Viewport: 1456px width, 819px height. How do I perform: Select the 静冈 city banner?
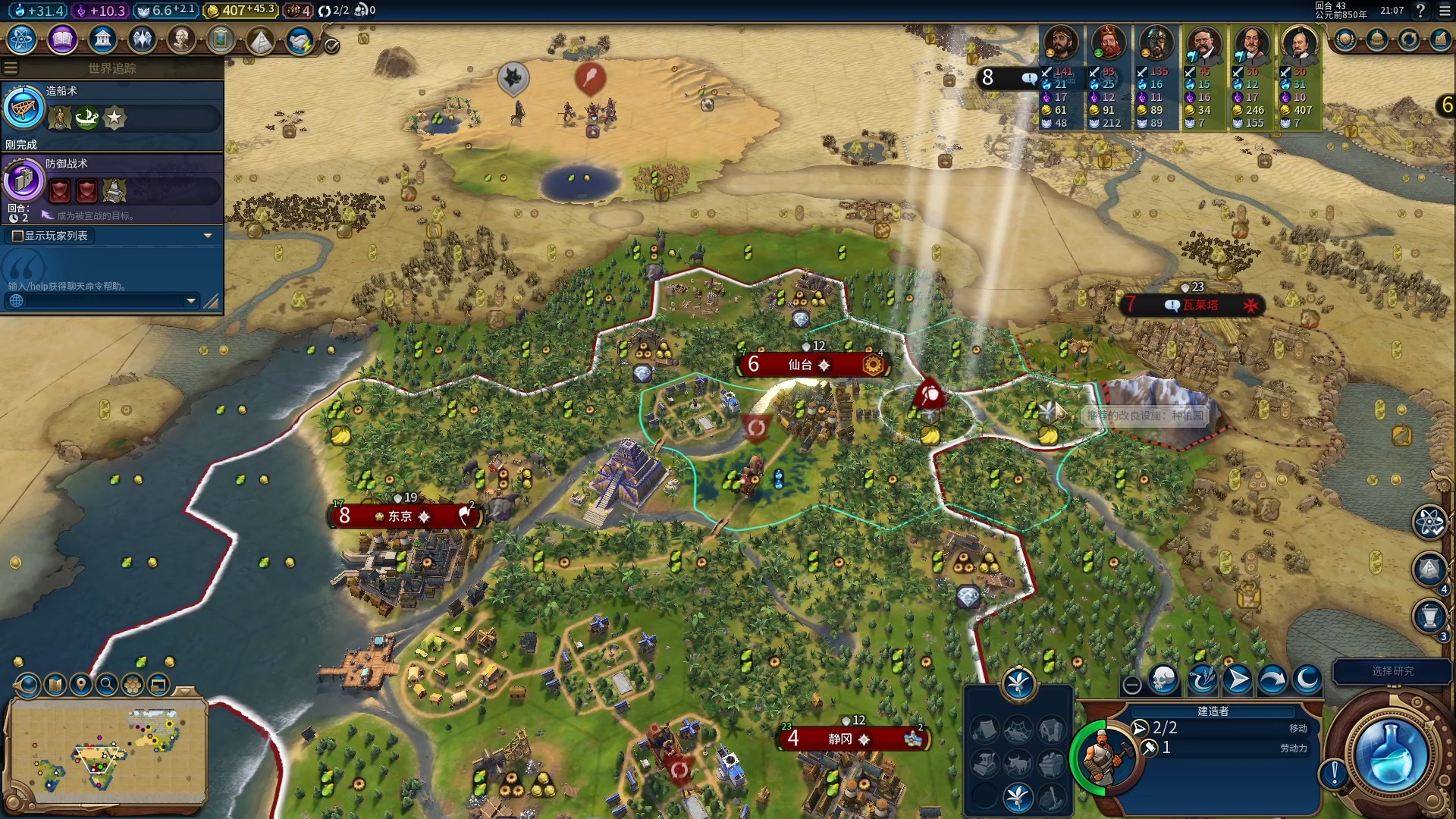[x=840, y=739]
